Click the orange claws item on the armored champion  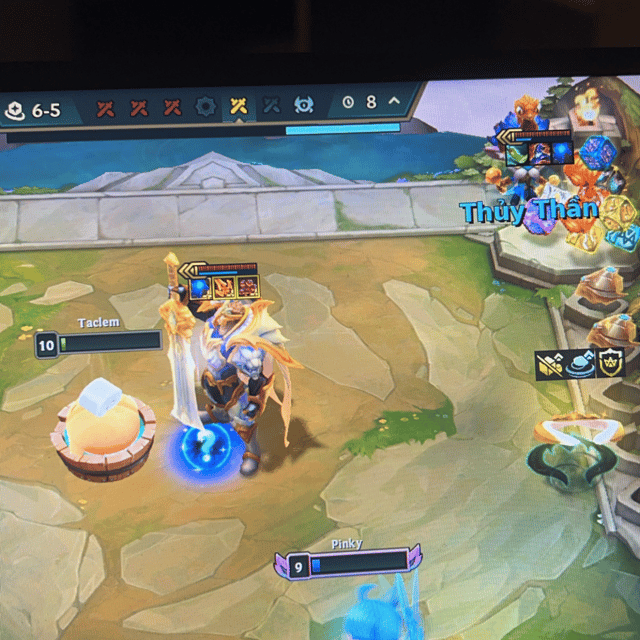[223, 288]
